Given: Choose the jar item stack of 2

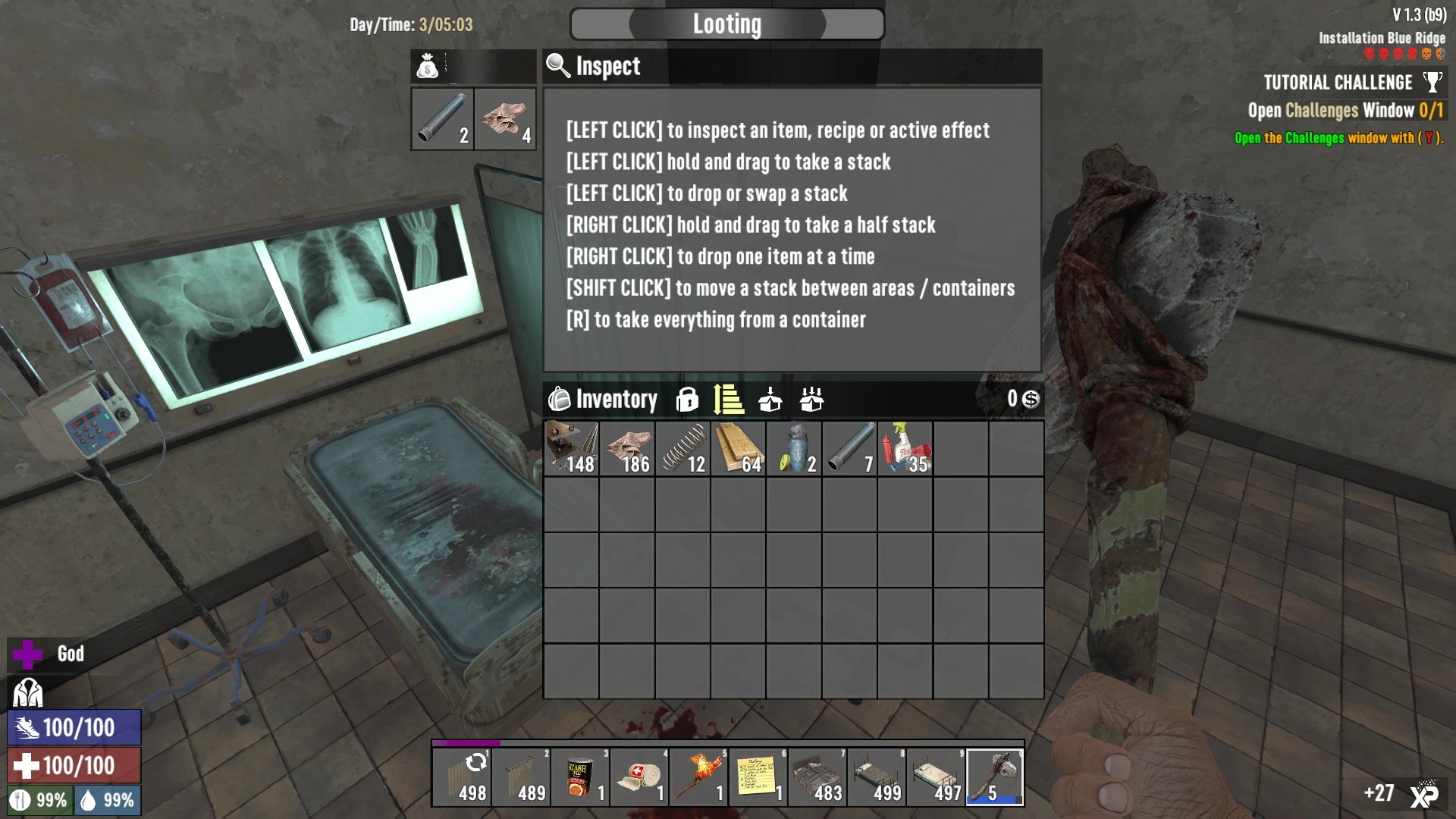Looking at the screenshot, I should tap(794, 449).
